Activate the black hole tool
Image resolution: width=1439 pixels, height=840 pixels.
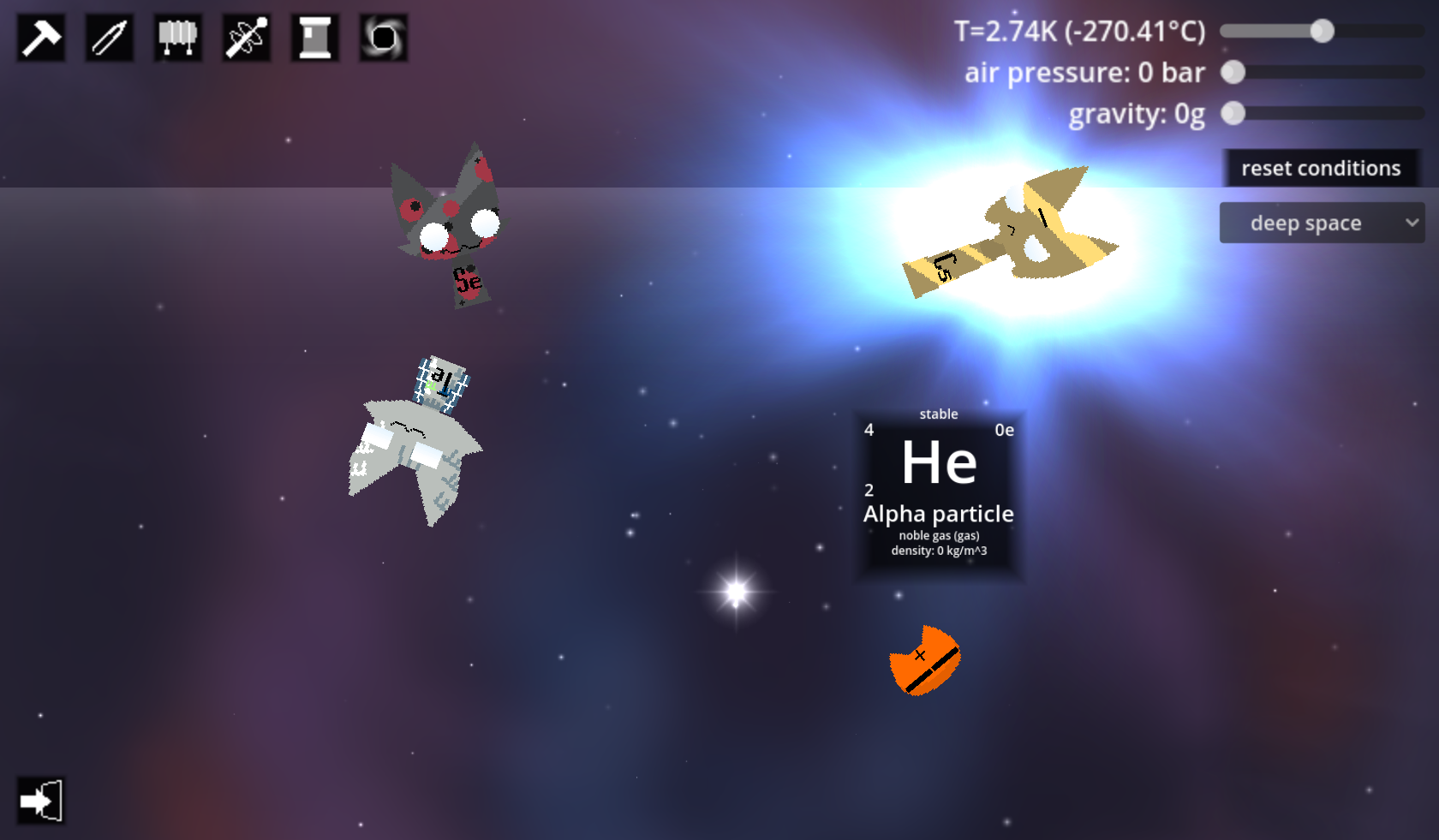(x=383, y=37)
